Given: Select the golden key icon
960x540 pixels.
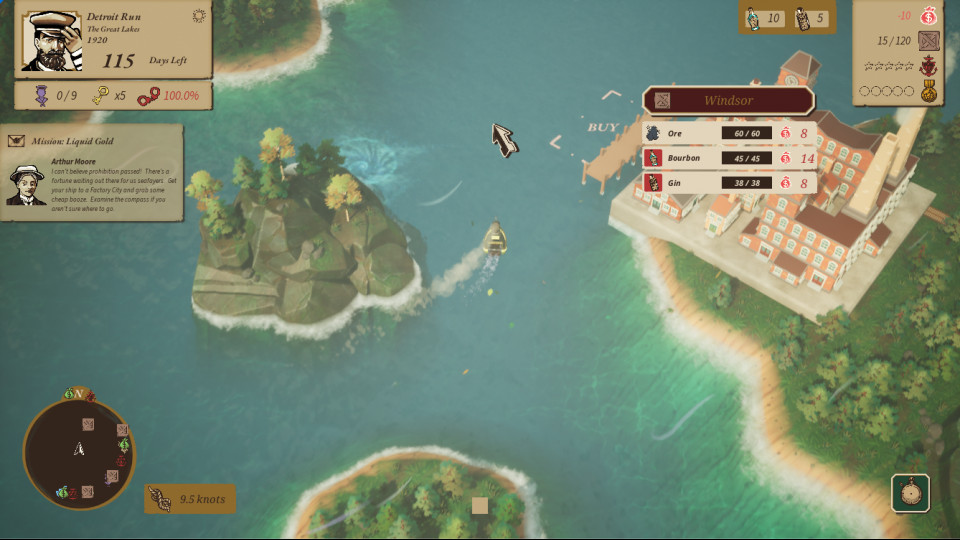Looking at the screenshot, I should (101, 96).
